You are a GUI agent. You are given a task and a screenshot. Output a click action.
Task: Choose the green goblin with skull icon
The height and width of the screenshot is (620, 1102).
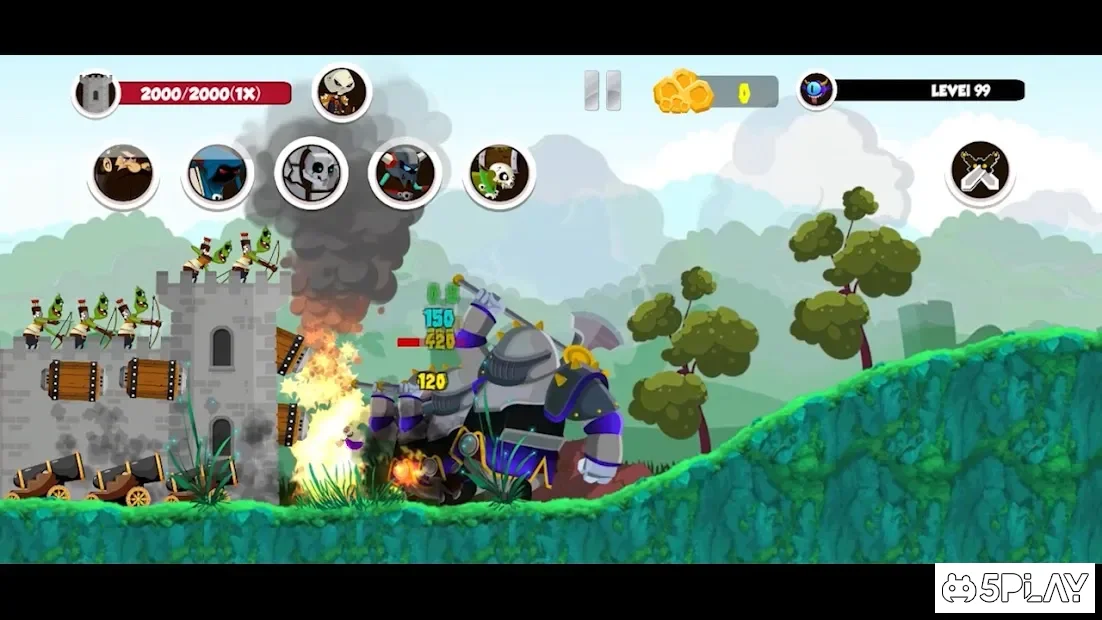pyautogui.click(x=499, y=173)
